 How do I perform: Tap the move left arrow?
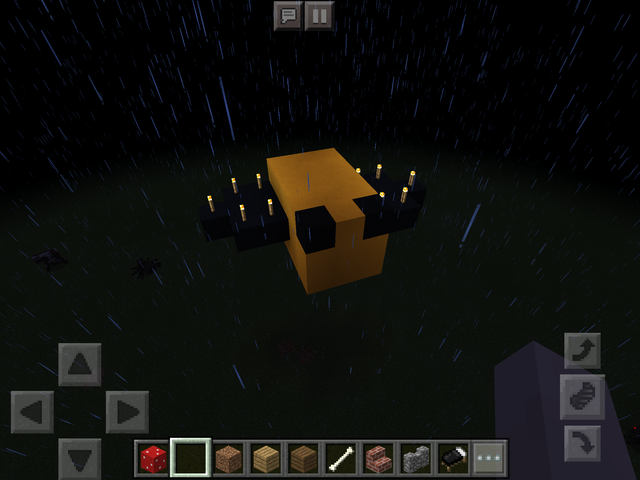tap(32, 412)
